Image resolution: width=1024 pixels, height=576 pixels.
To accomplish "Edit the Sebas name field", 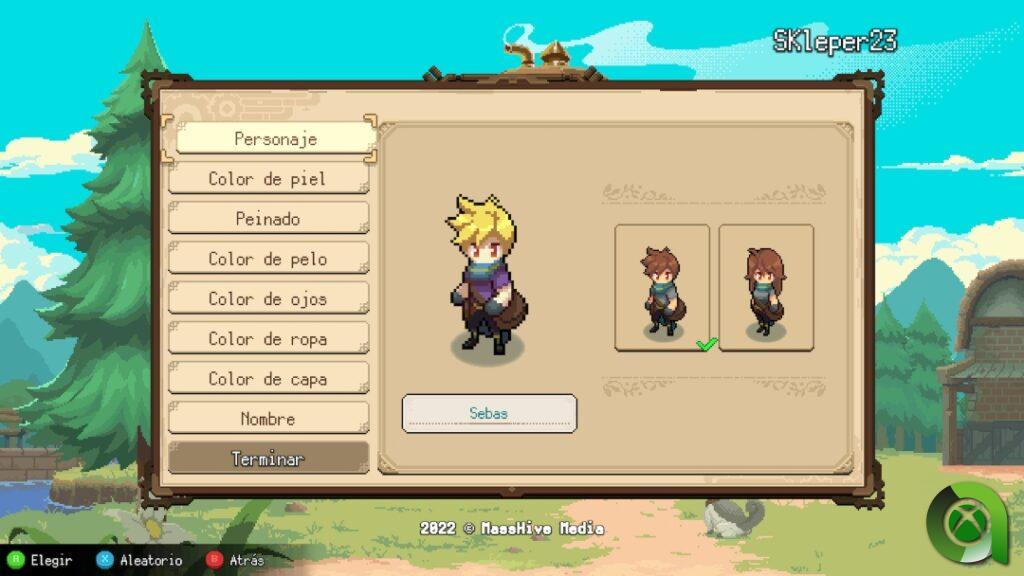I will click(489, 413).
